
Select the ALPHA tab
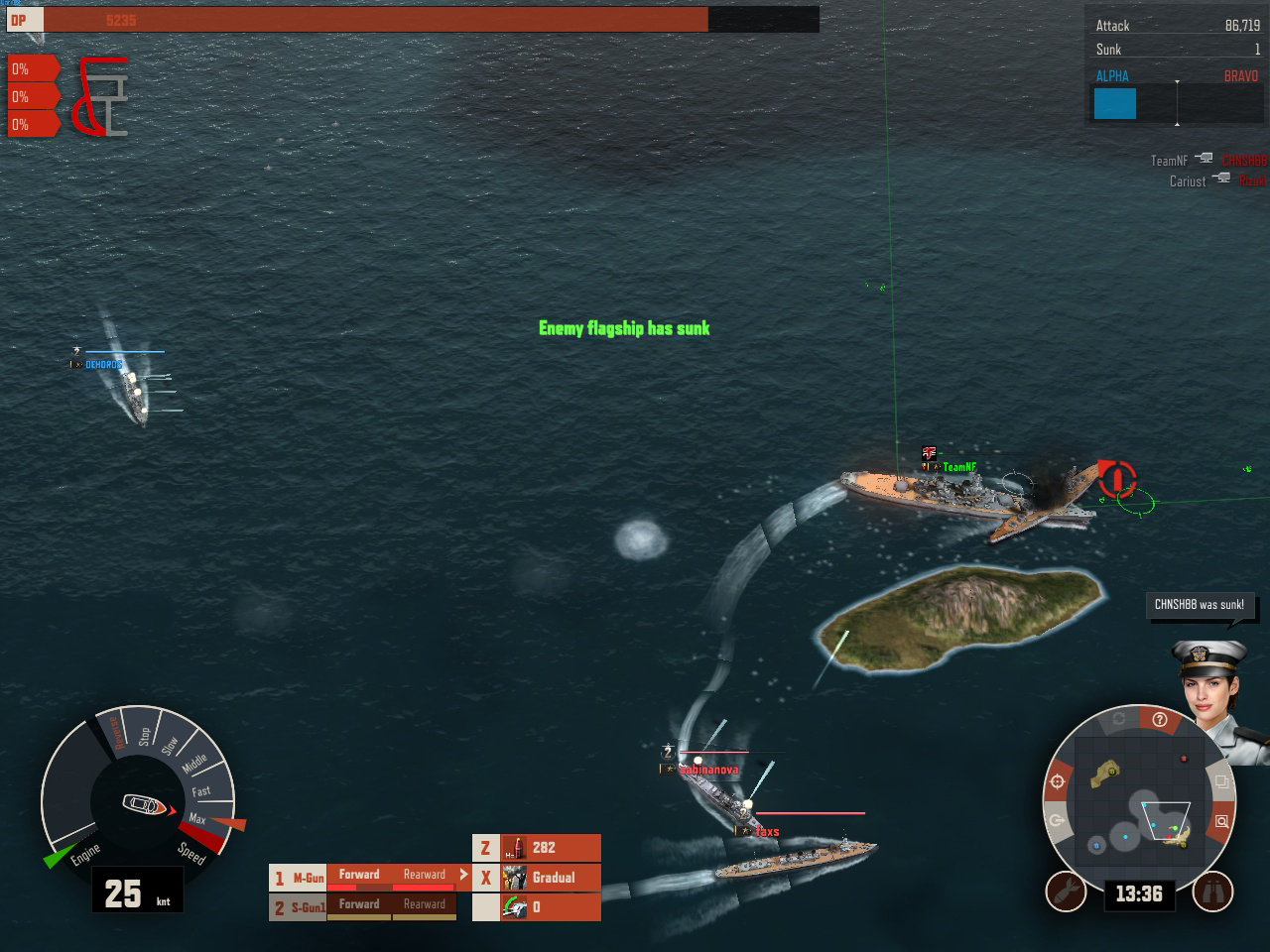(1111, 75)
